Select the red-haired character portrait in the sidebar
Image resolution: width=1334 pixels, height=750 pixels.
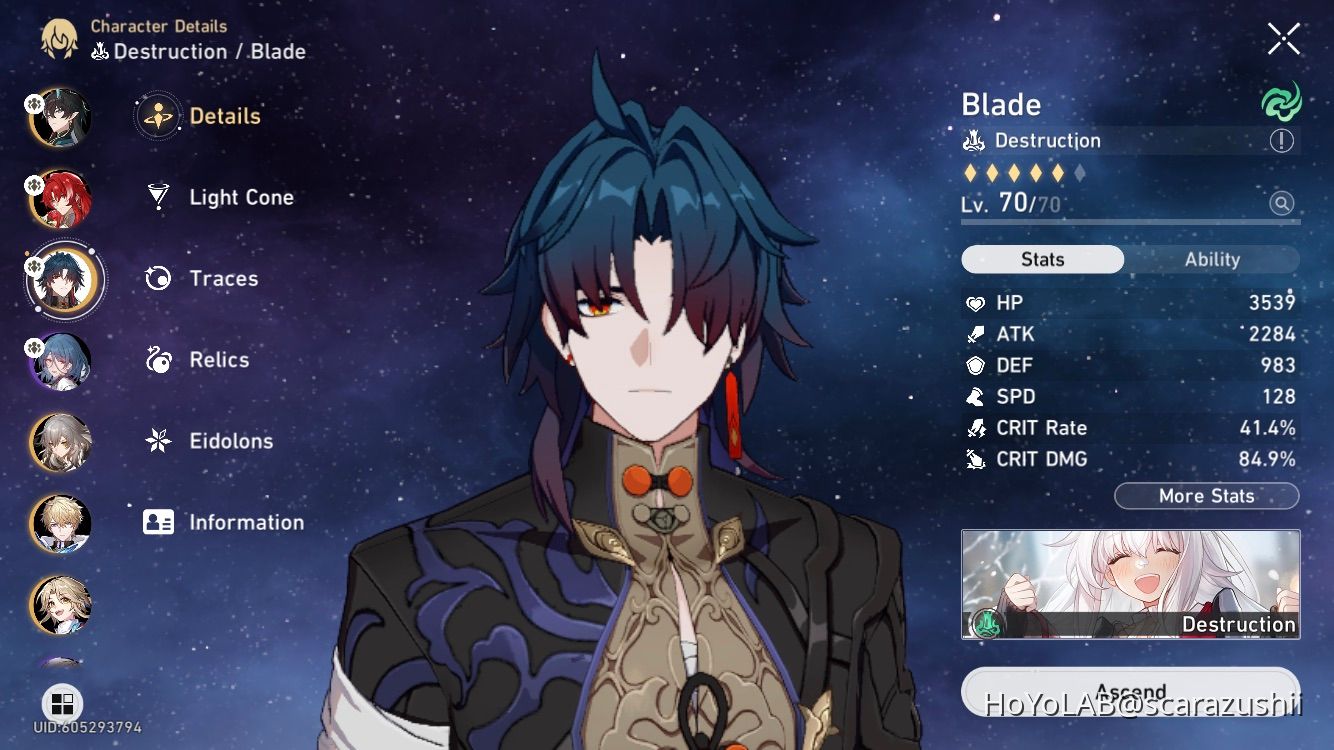pyautogui.click(x=60, y=198)
